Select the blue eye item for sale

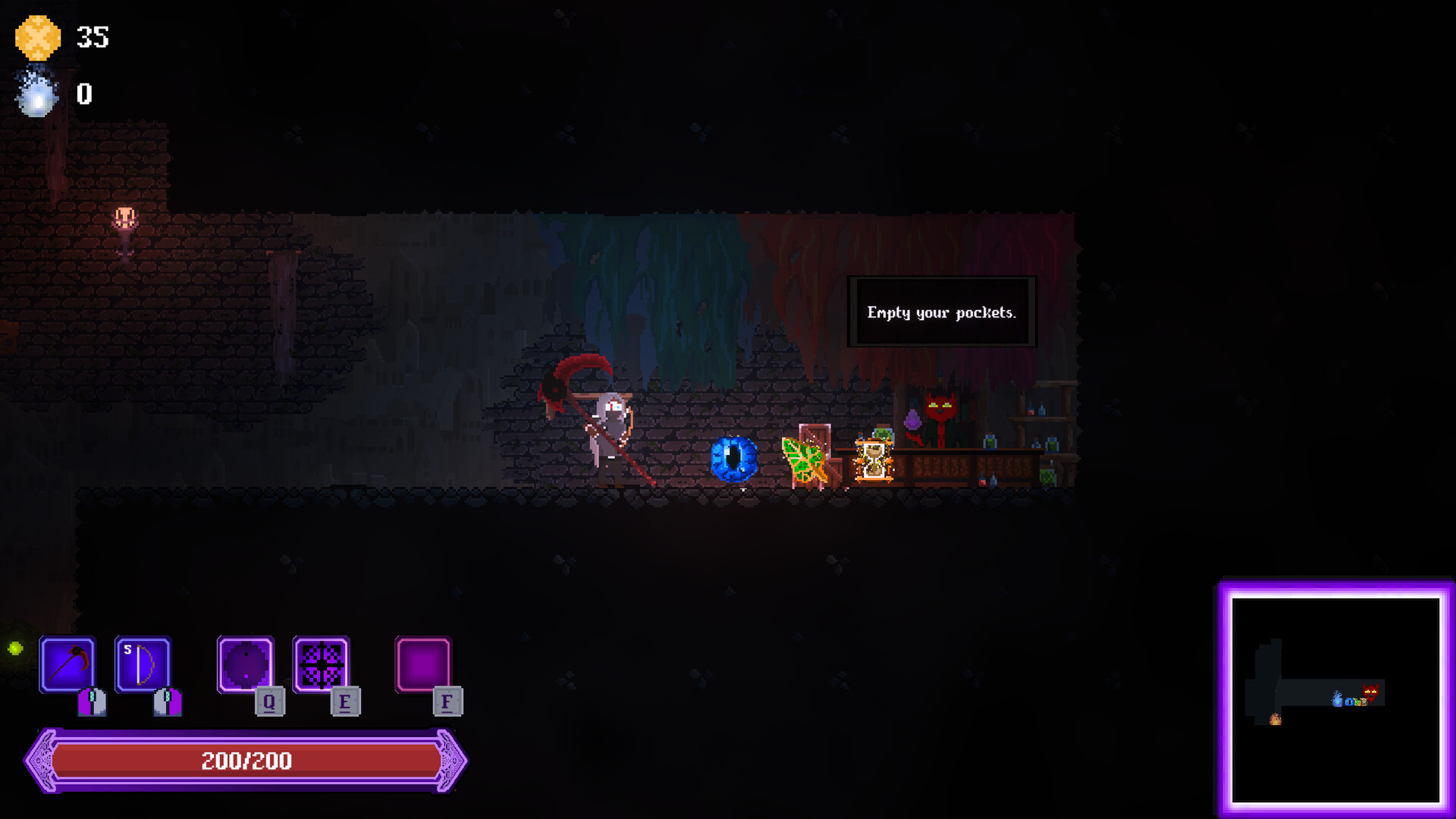pyautogui.click(x=733, y=459)
